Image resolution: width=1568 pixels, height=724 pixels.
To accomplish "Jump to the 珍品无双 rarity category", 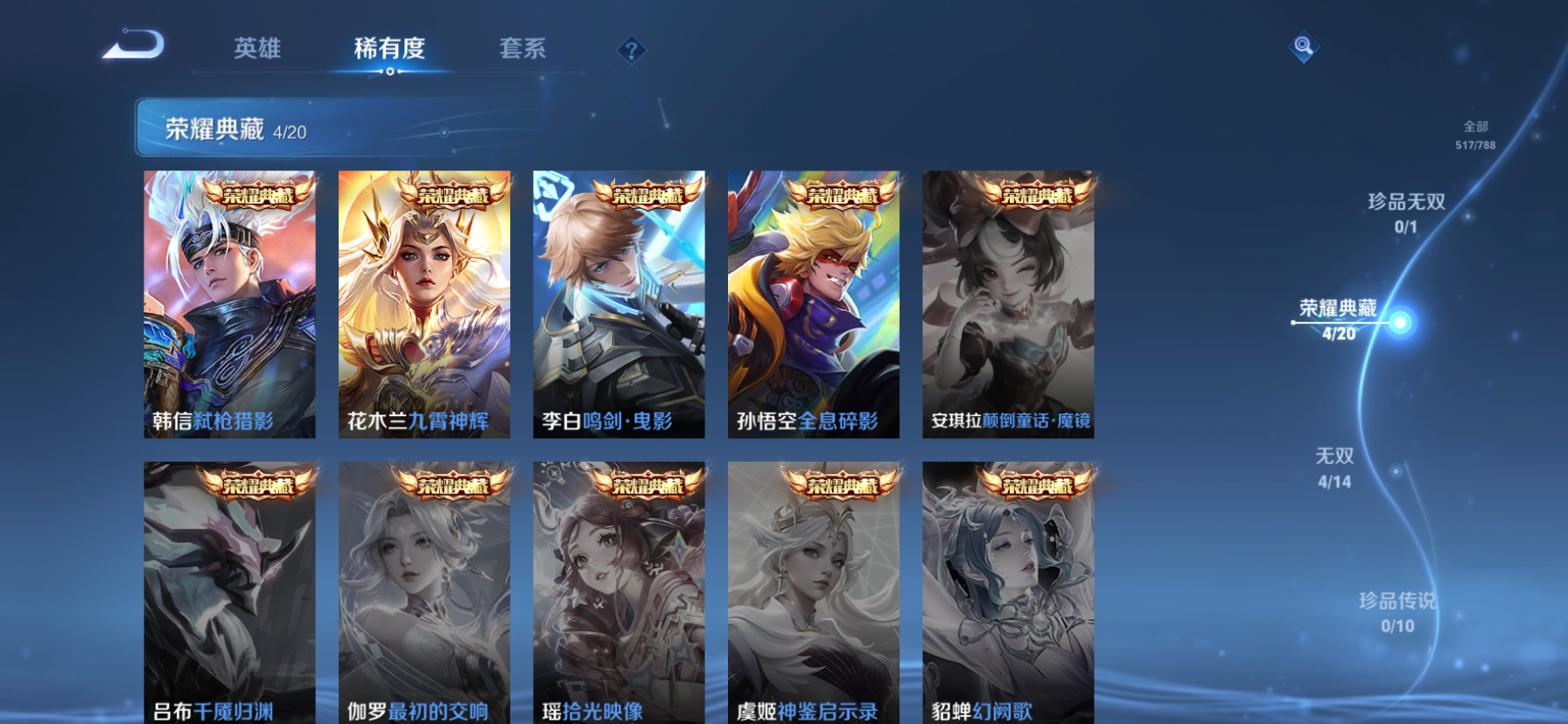I will 1406,212.
